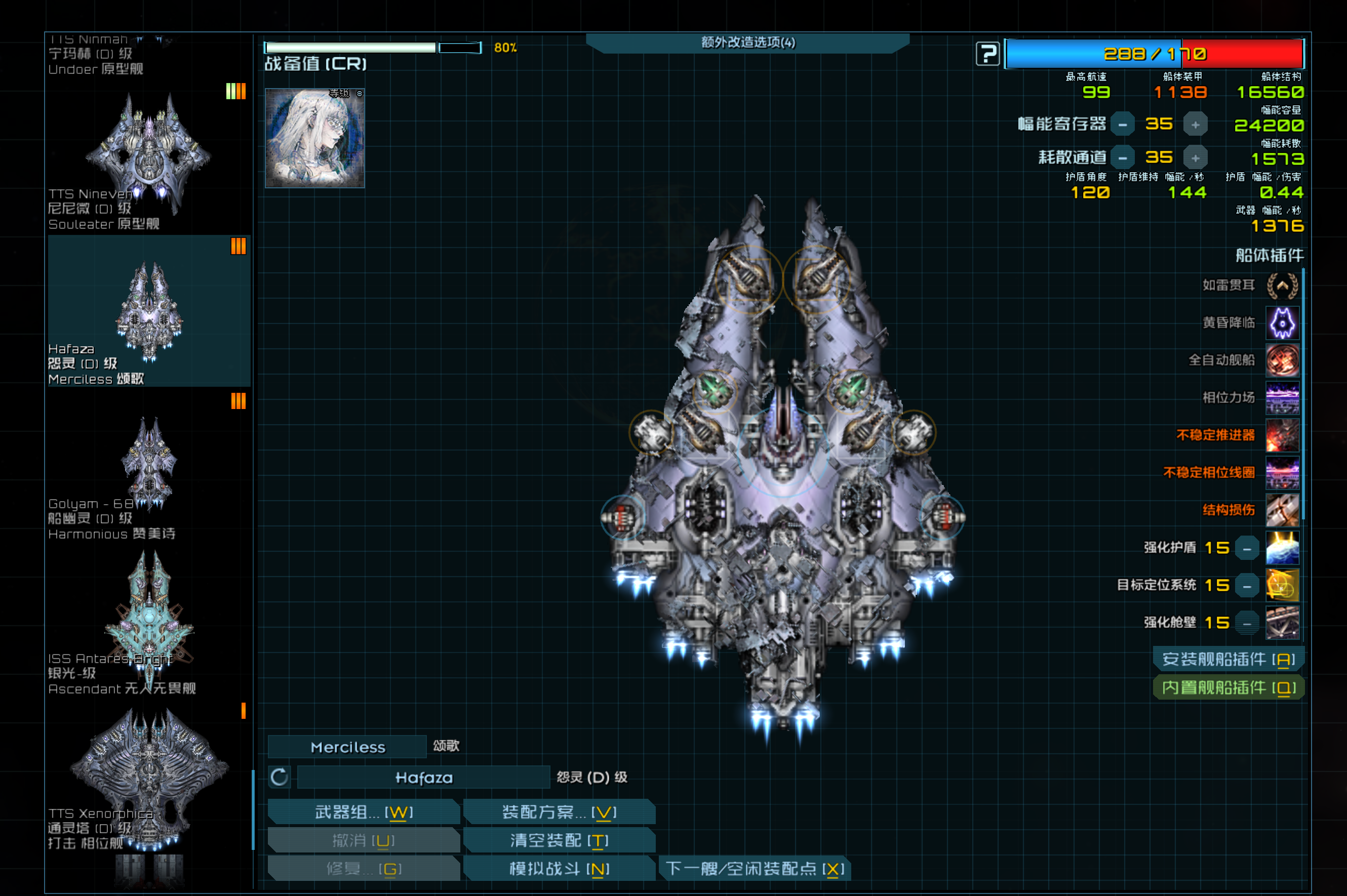Increase 幅能寄存器 with the plus button

tap(1196, 124)
